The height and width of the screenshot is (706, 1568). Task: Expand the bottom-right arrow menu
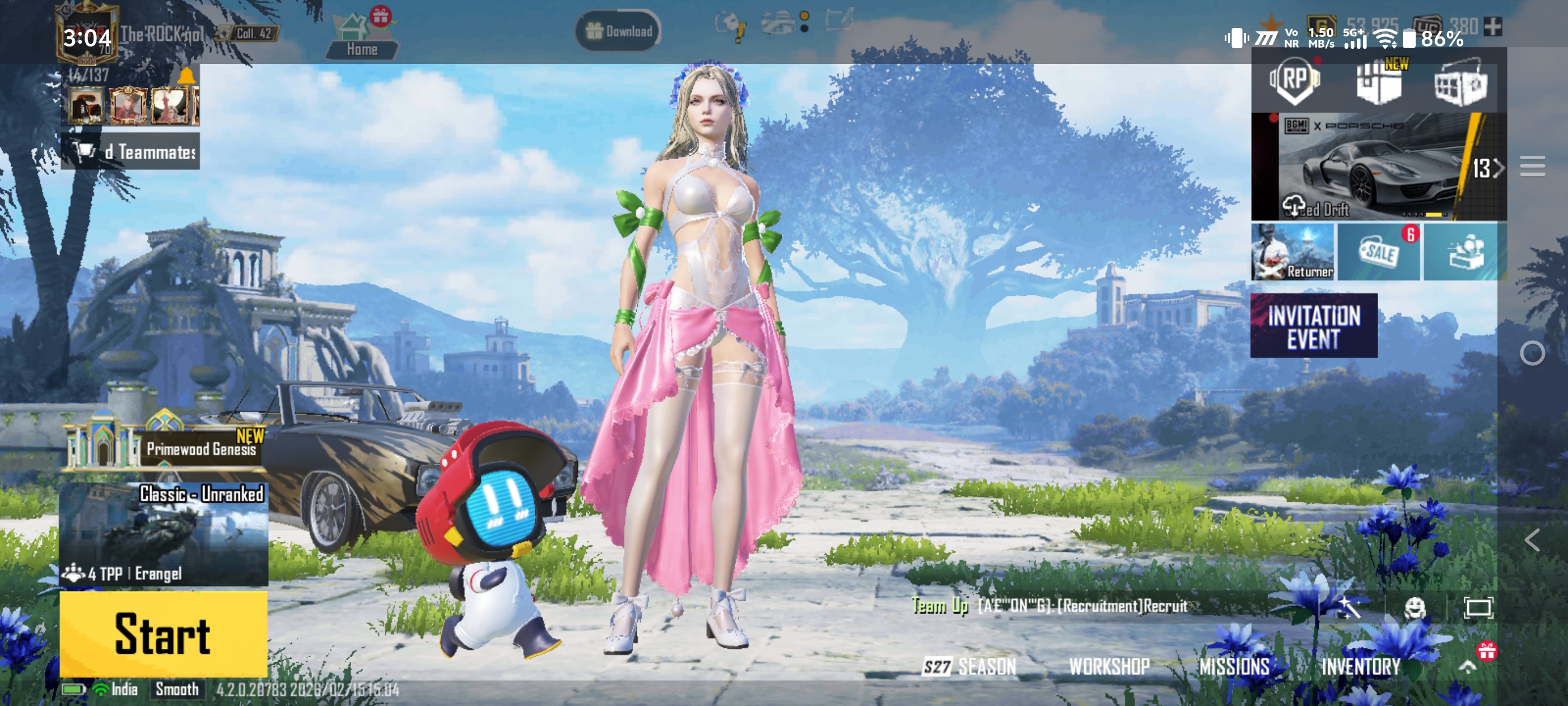tap(1468, 666)
